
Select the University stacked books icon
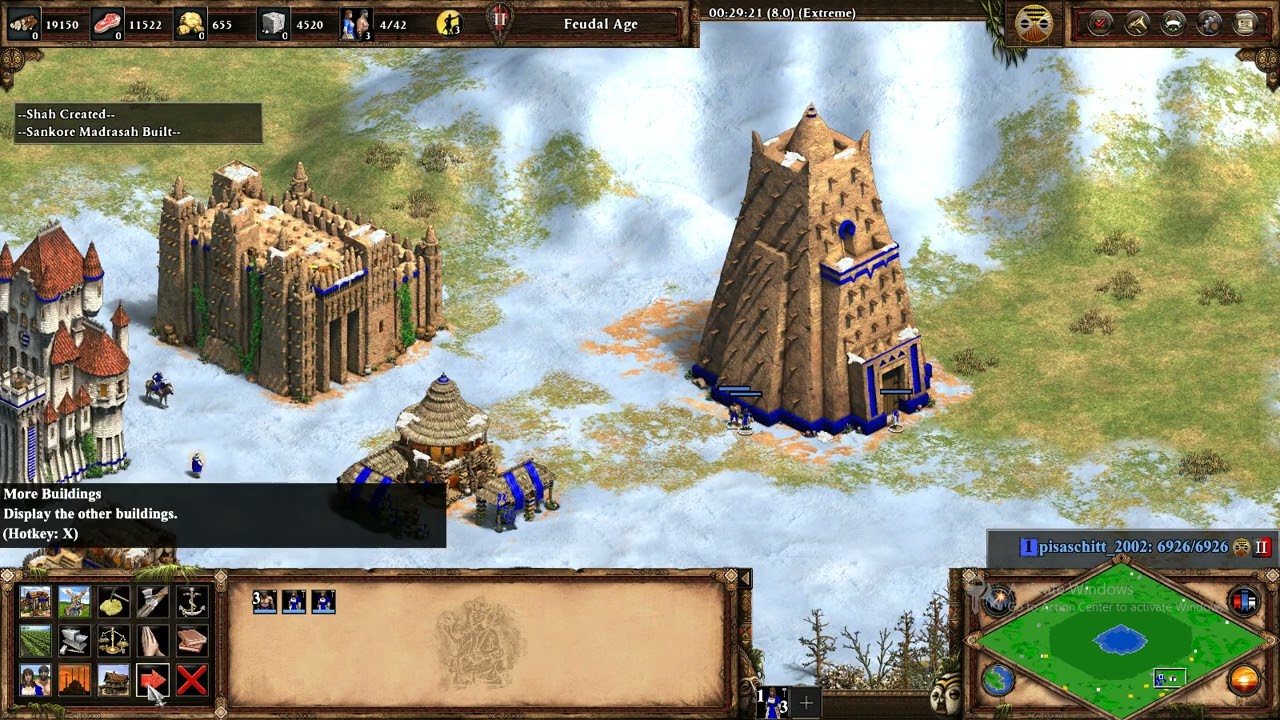click(x=191, y=641)
